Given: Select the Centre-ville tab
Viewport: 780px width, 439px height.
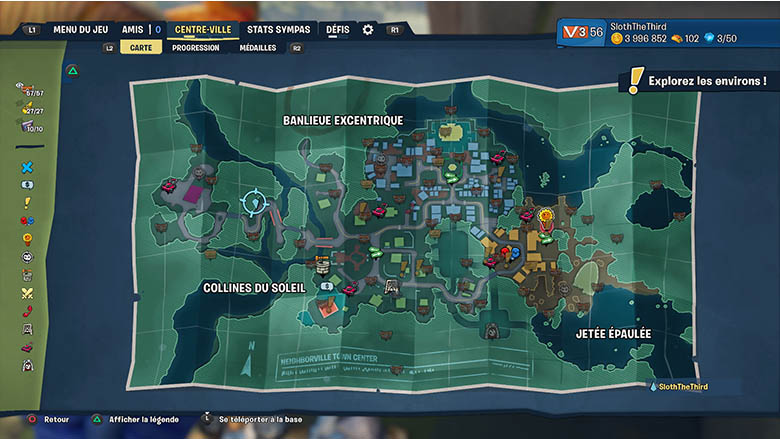Looking at the screenshot, I should (x=203, y=30).
